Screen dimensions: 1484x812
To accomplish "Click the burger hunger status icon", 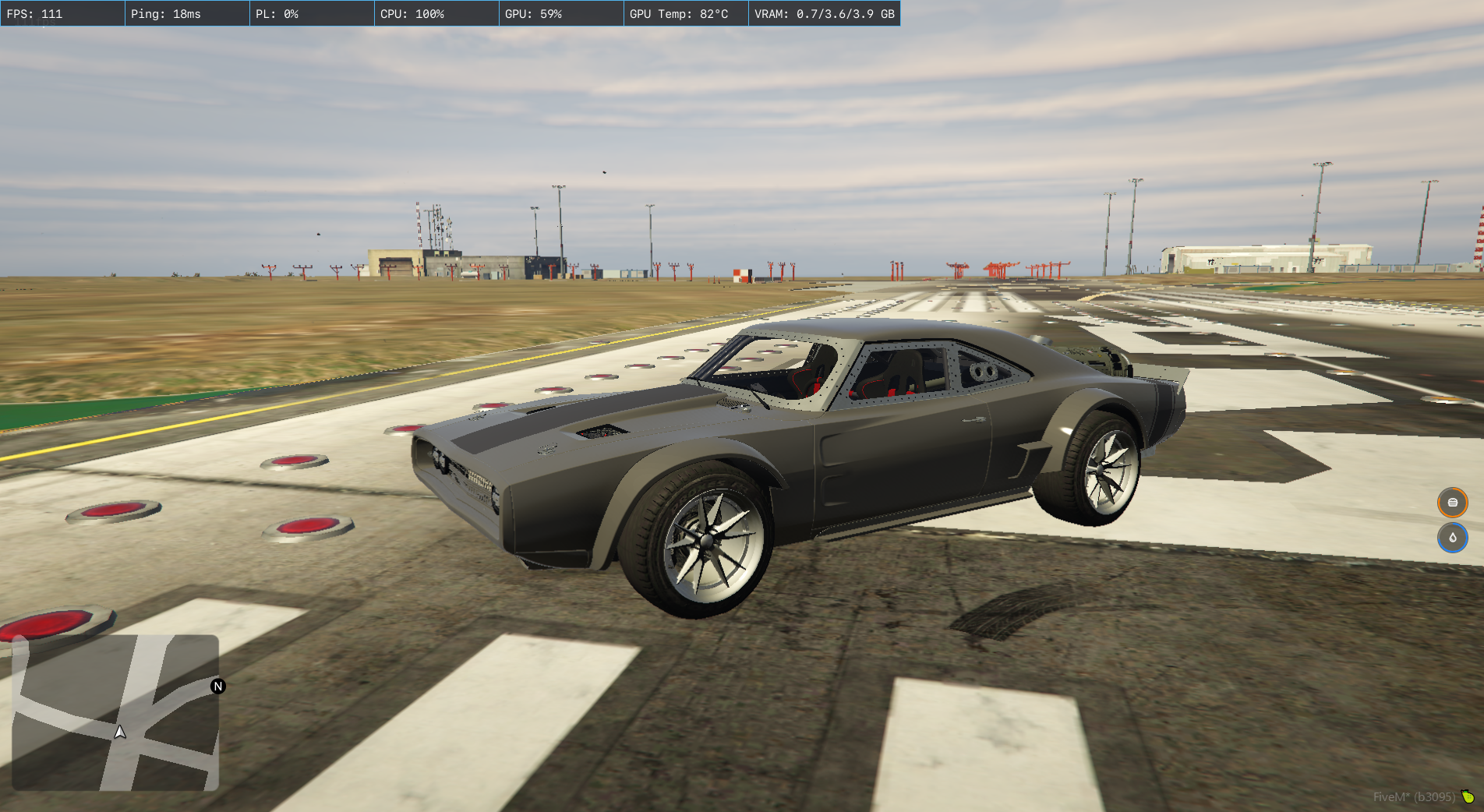I will click(1452, 503).
